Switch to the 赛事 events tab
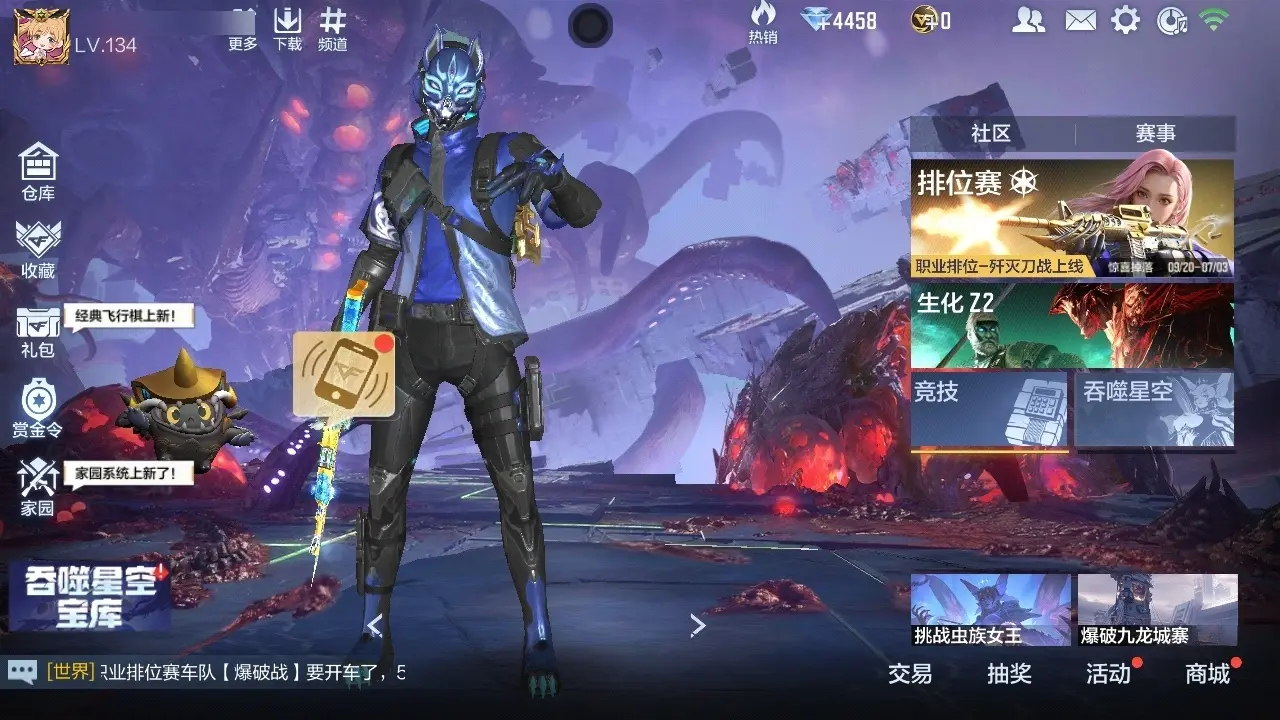The height and width of the screenshot is (720, 1280). coord(1155,133)
